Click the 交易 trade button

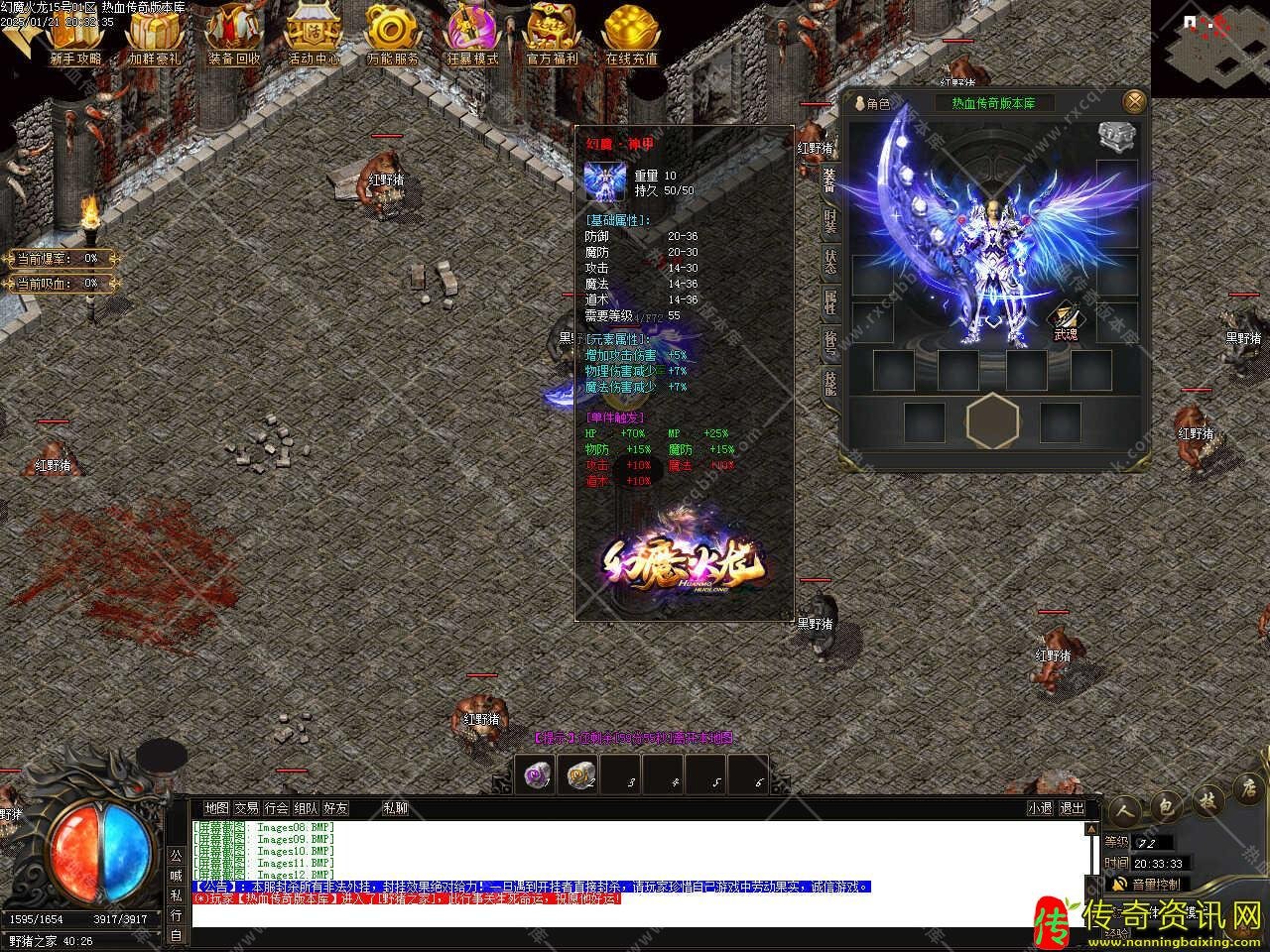tap(246, 808)
